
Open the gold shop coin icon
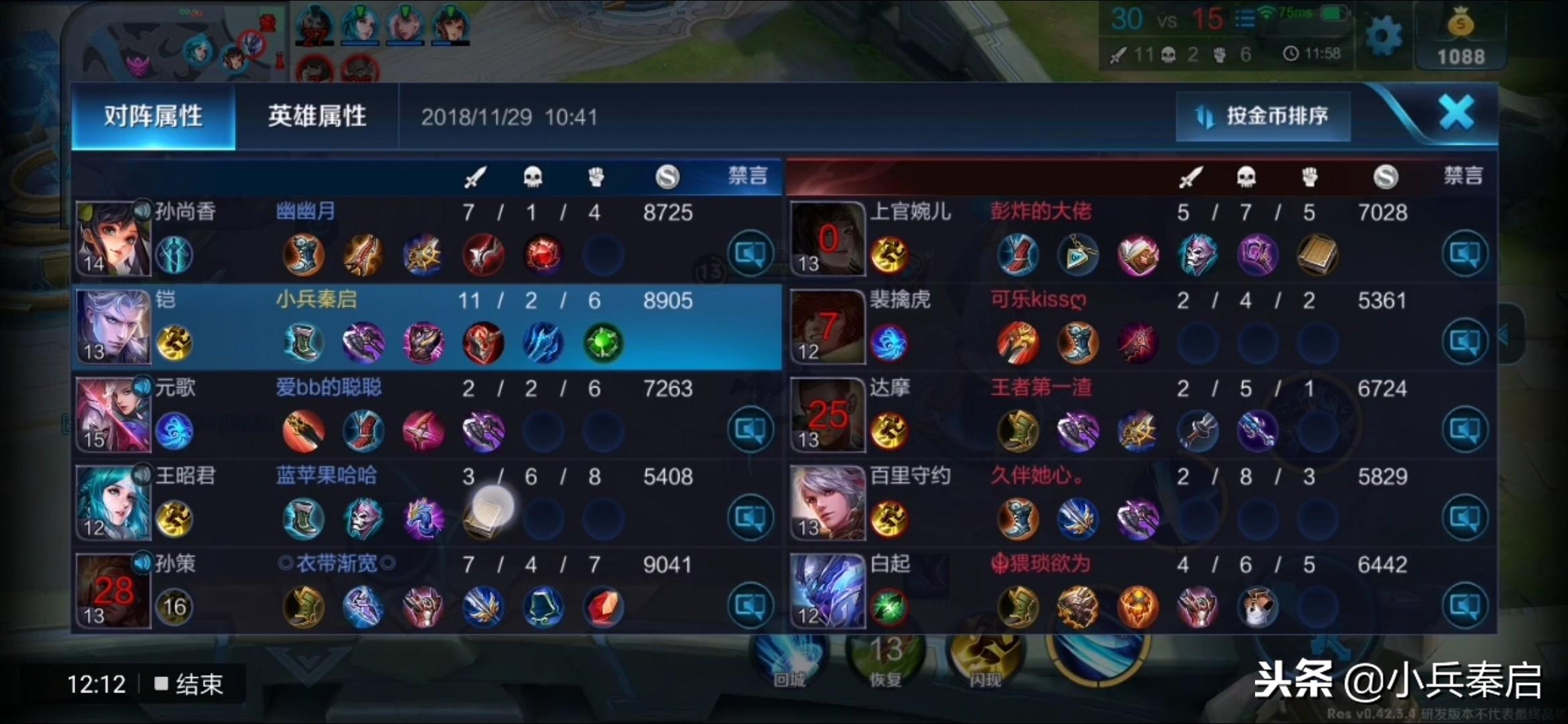click(1461, 25)
